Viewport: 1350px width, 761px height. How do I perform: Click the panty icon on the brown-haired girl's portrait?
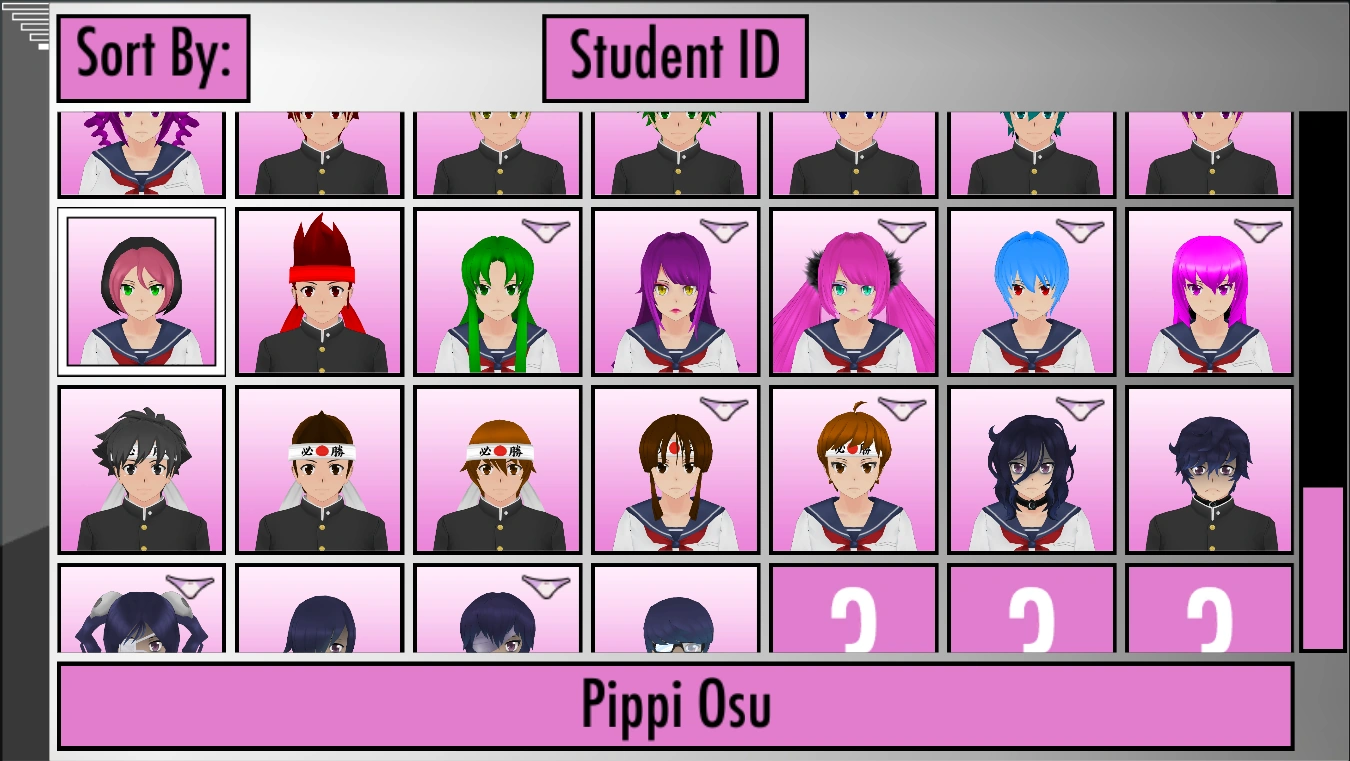pyautogui.click(x=727, y=406)
